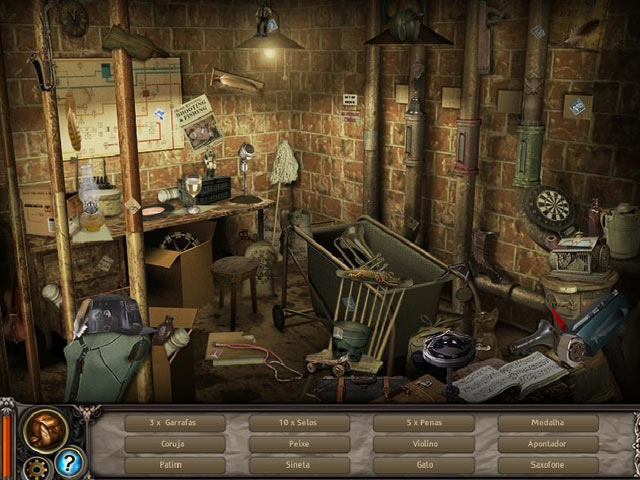Select the Saxofone item label
This screenshot has height=480, width=640.
click(548, 465)
